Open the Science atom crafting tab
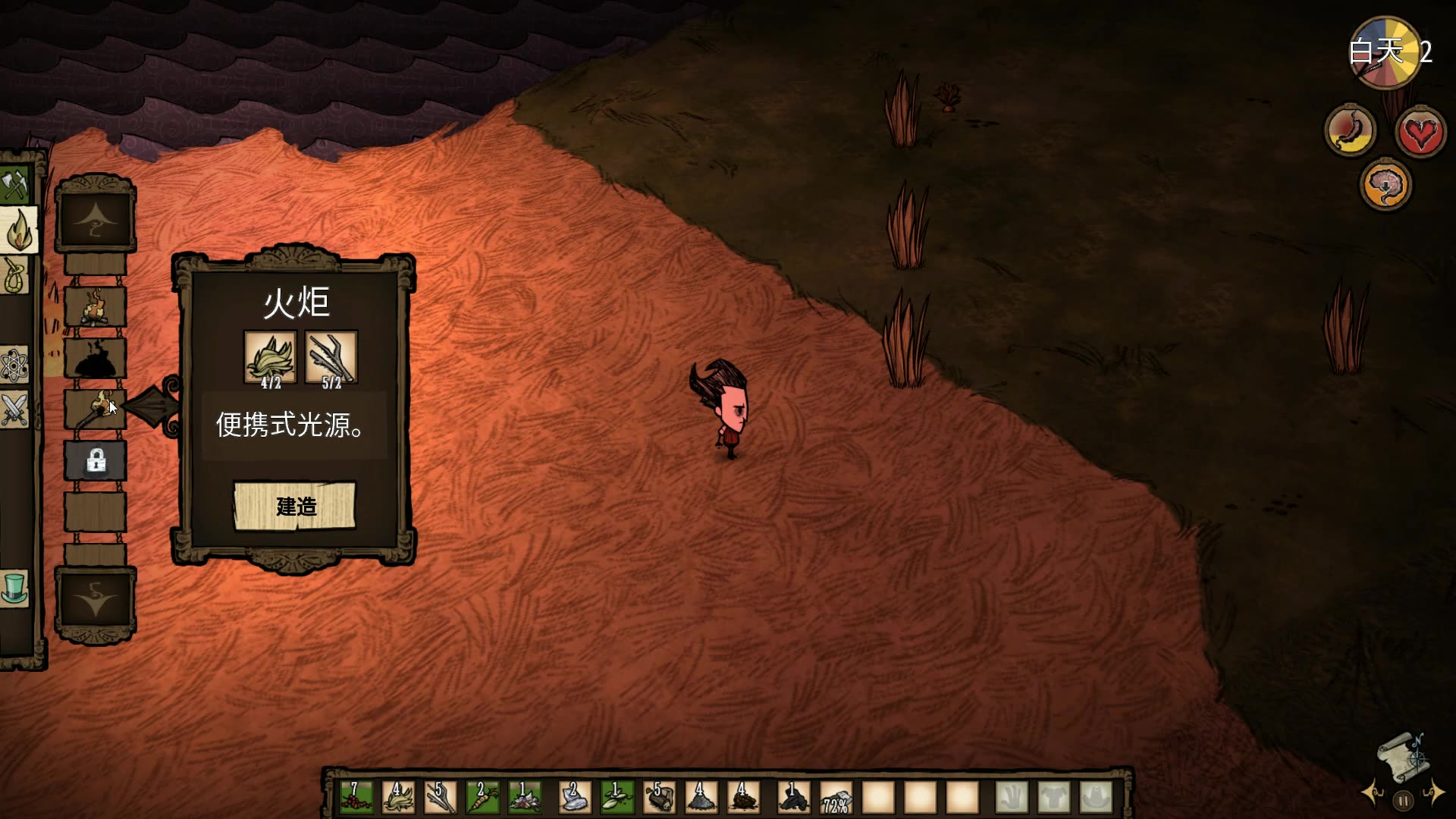The image size is (1456, 819). pyautogui.click(x=14, y=366)
